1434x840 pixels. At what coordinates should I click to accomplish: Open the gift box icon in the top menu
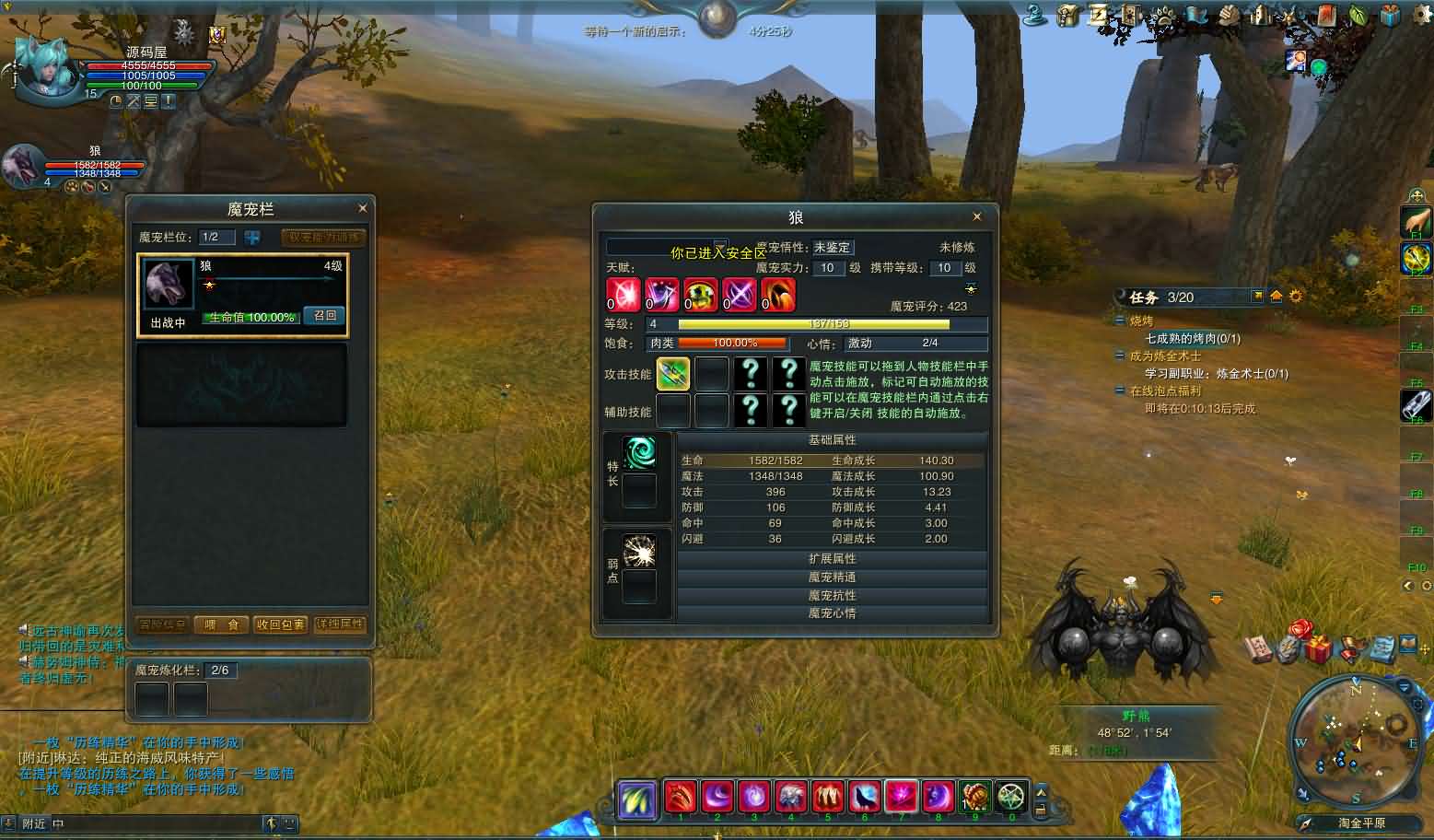click(1389, 15)
